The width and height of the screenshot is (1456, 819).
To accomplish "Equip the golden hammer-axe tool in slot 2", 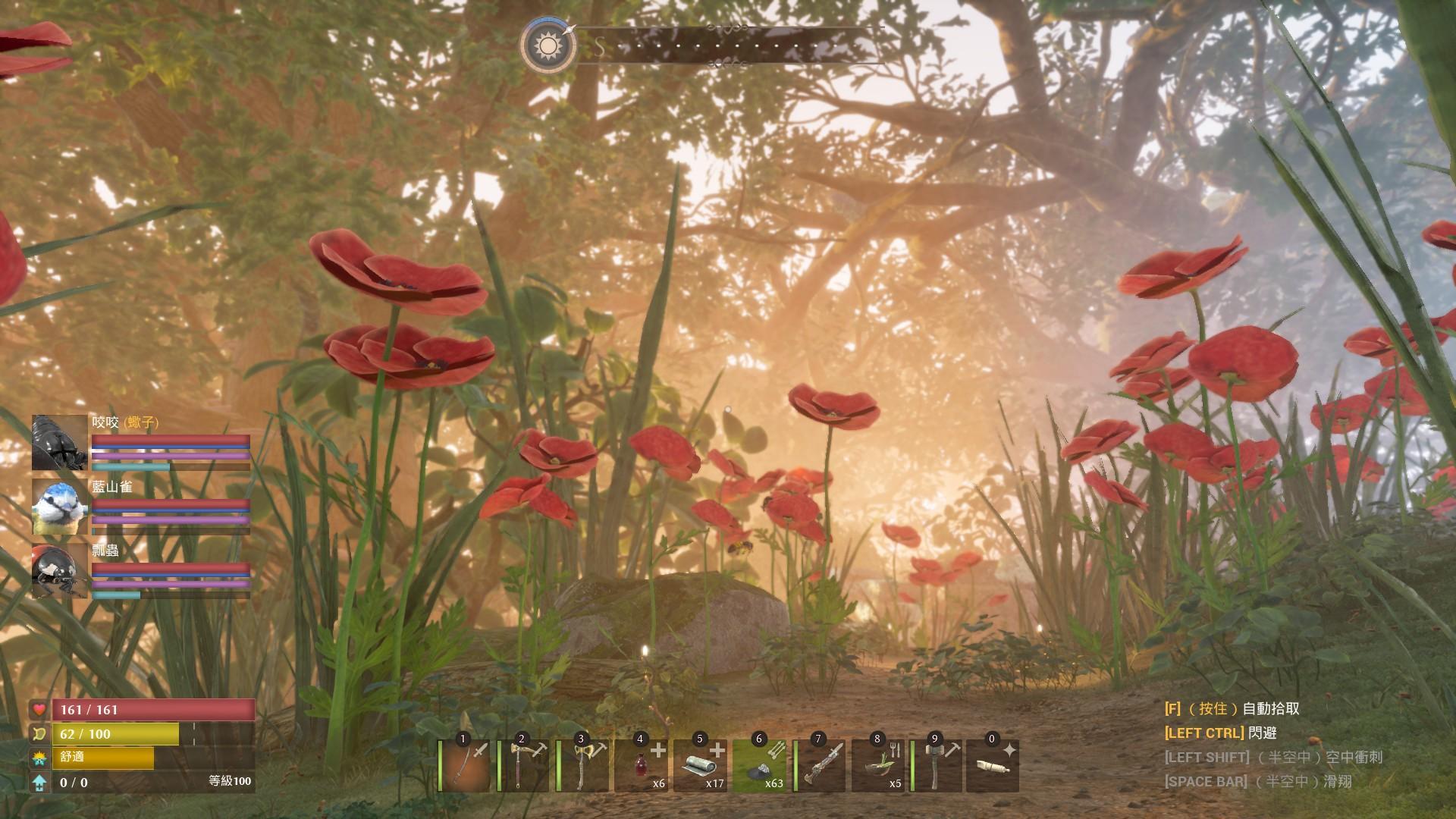I will pyautogui.click(x=523, y=766).
